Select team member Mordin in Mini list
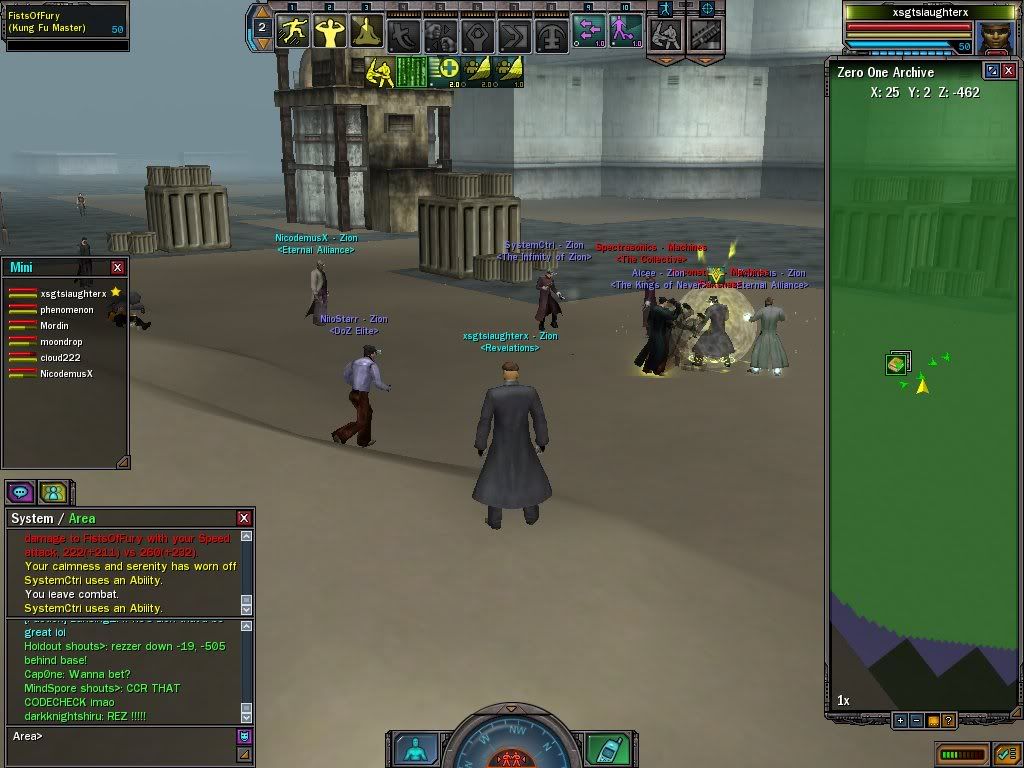The width and height of the screenshot is (1024, 768). 54,326
